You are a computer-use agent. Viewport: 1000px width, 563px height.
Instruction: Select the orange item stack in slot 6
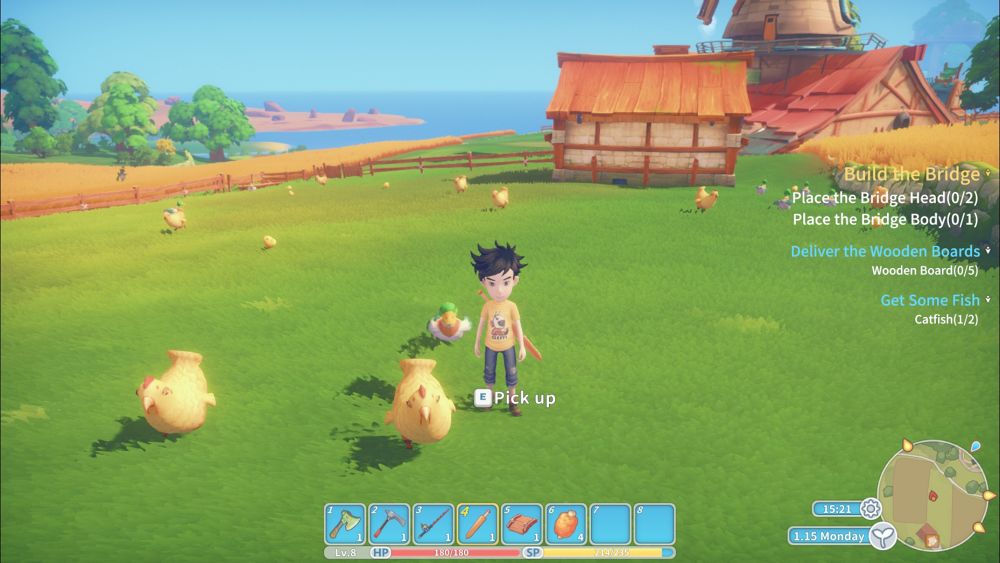[565, 523]
